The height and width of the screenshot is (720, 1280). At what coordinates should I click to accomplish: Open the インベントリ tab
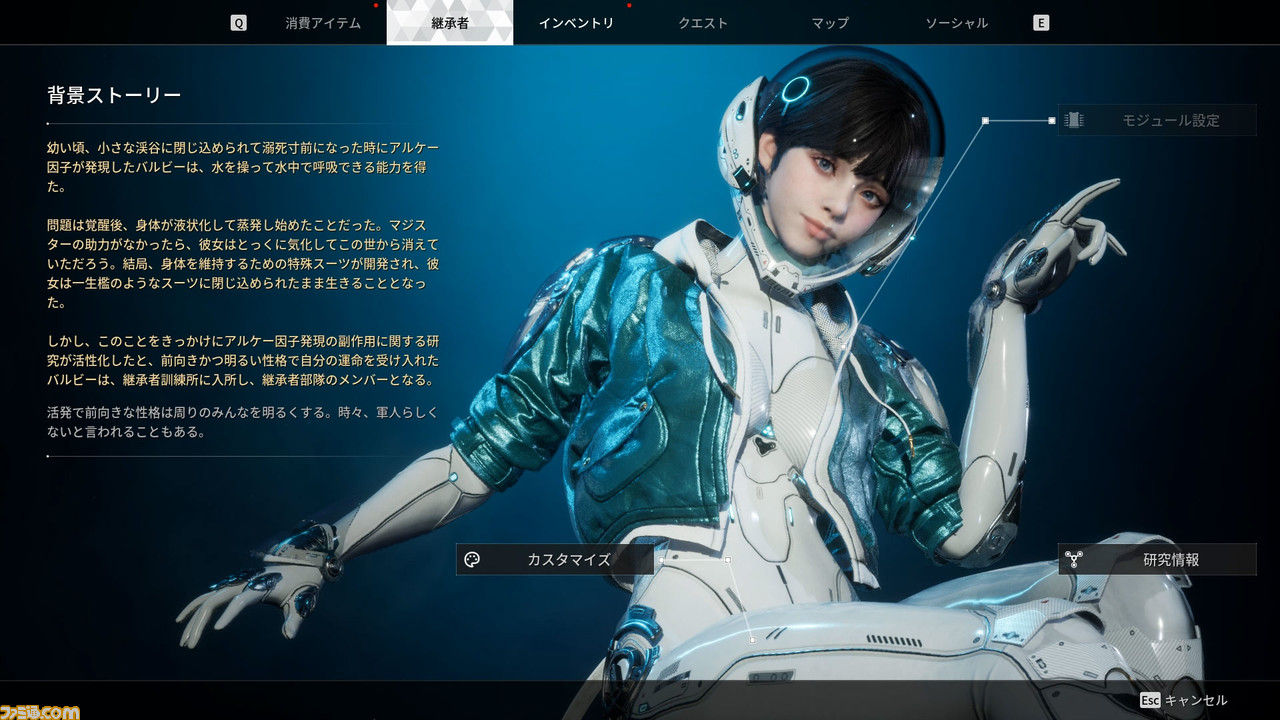(x=576, y=23)
